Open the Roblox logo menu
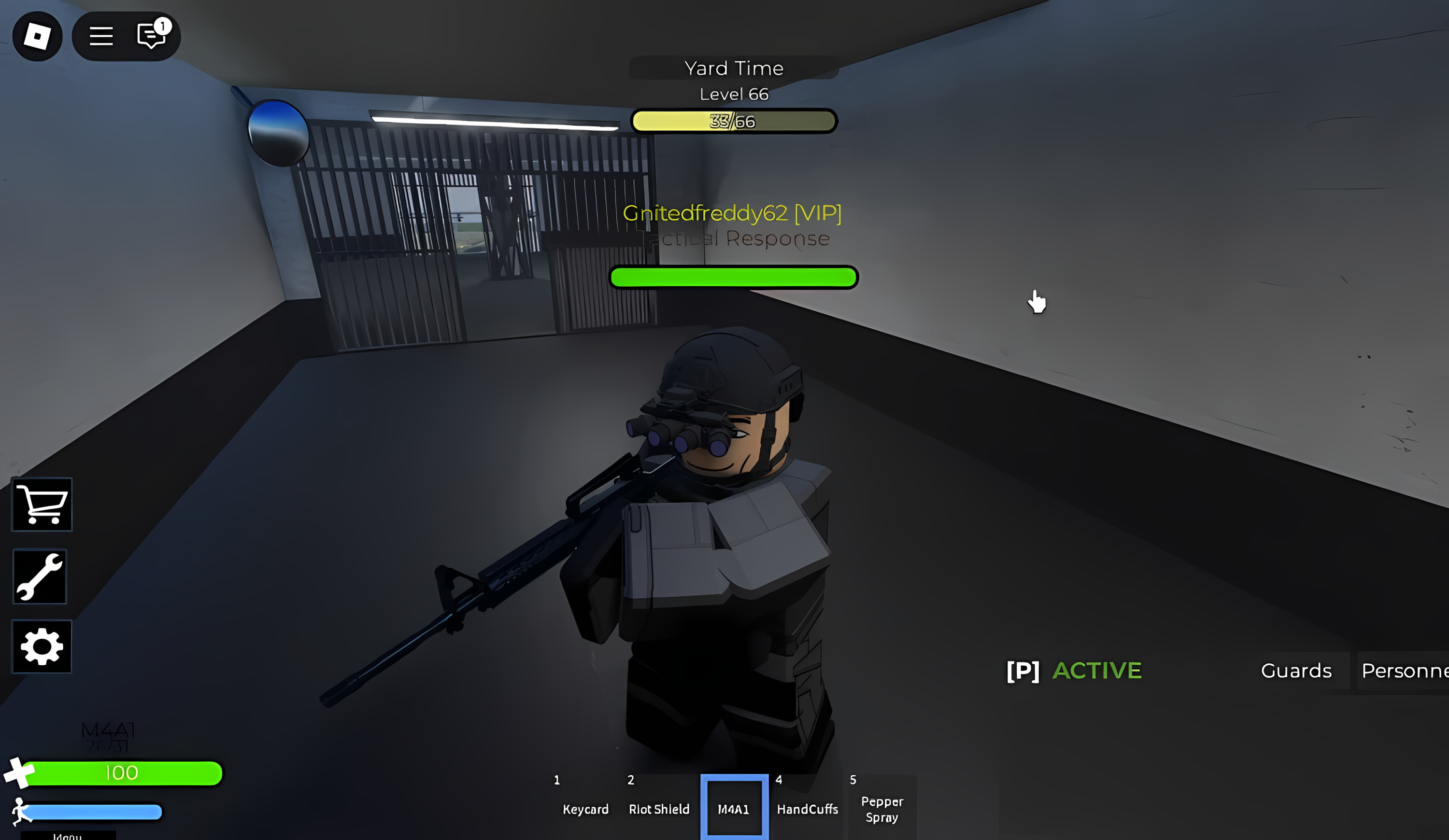This screenshot has height=840, width=1449. click(x=37, y=36)
